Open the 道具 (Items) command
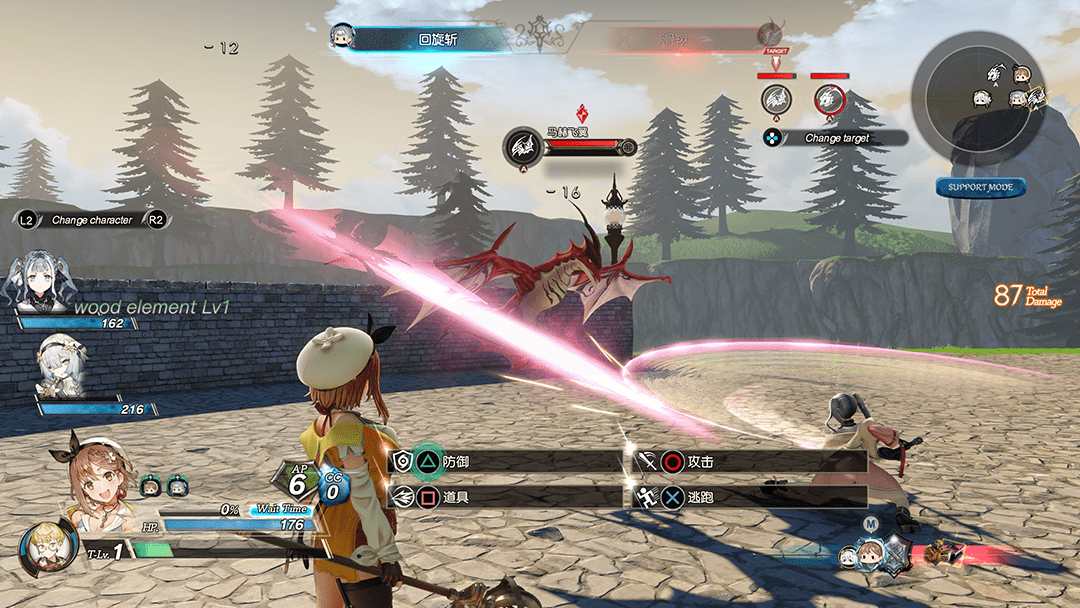The width and height of the screenshot is (1080, 608). [505, 495]
